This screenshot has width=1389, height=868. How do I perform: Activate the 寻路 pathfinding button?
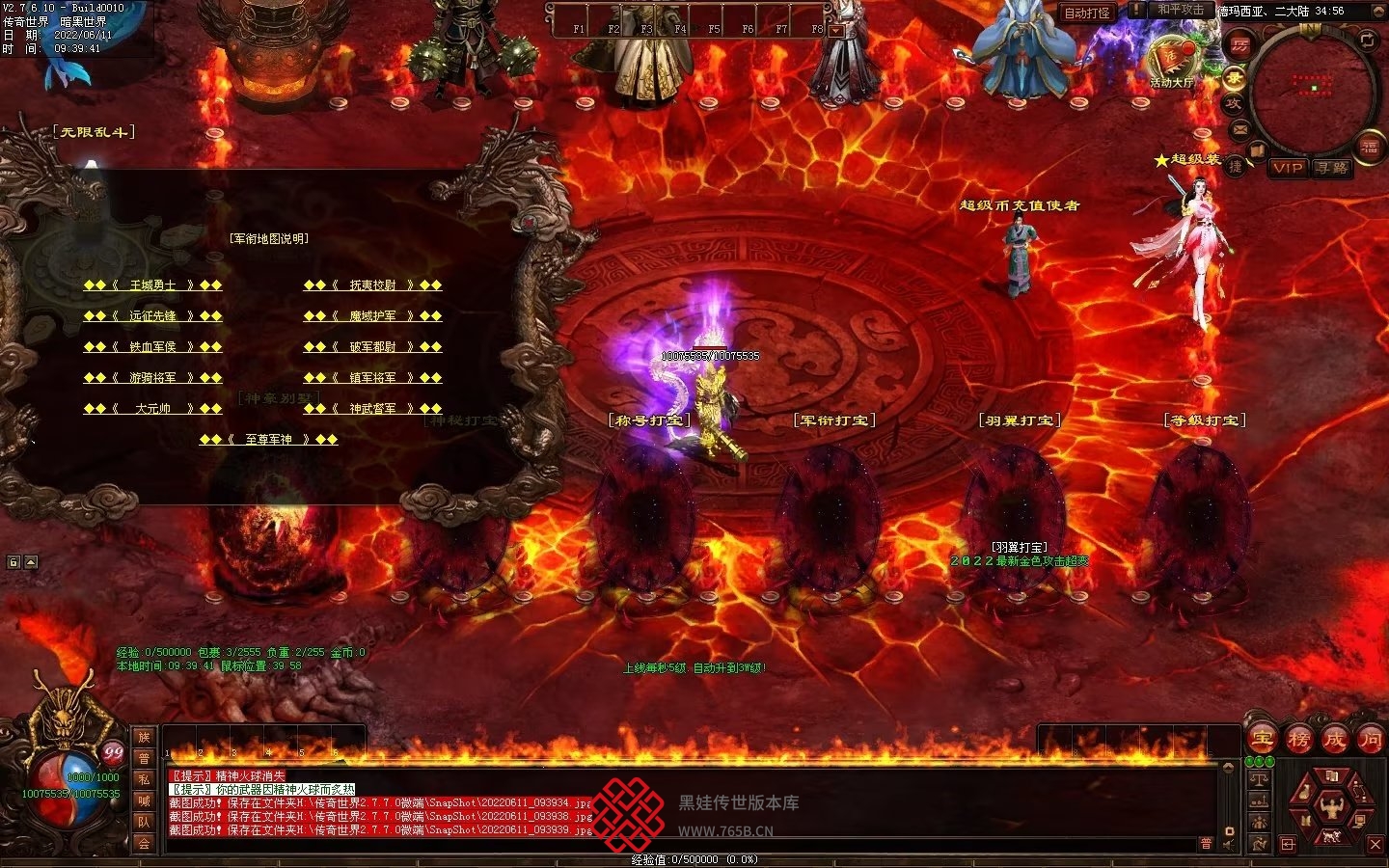[x=1332, y=168]
